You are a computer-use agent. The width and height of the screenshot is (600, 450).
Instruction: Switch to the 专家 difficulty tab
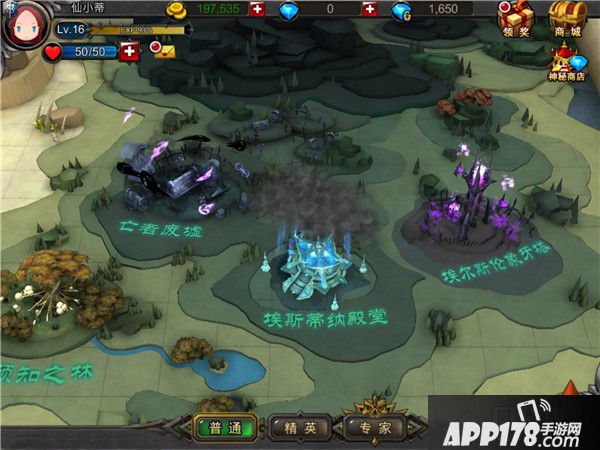[x=376, y=427]
